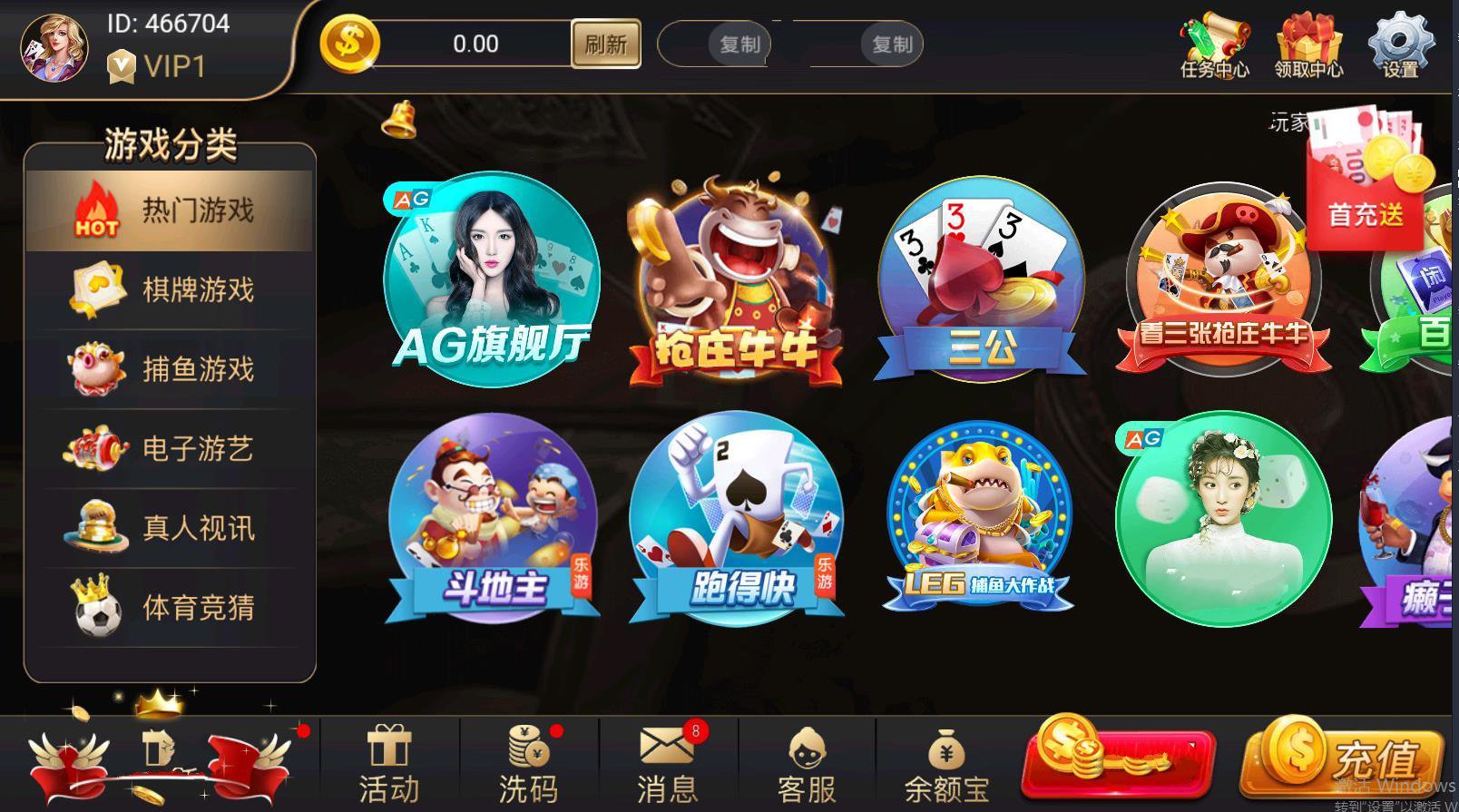
Task: Open 领取中心 gift box icon
Action: click(x=1308, y=45)
